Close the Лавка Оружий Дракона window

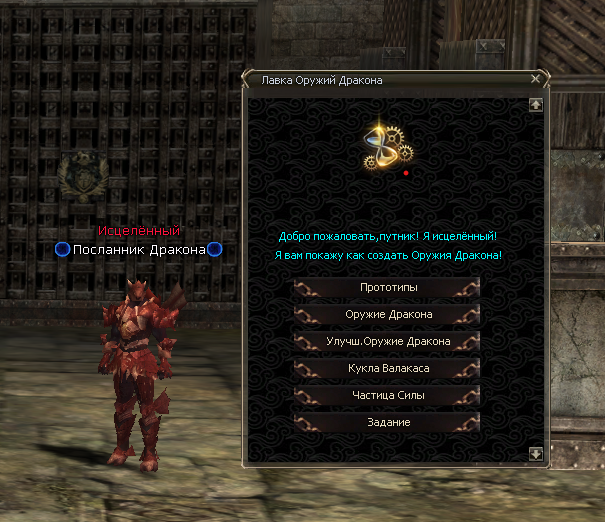click(x=536, y=79)
